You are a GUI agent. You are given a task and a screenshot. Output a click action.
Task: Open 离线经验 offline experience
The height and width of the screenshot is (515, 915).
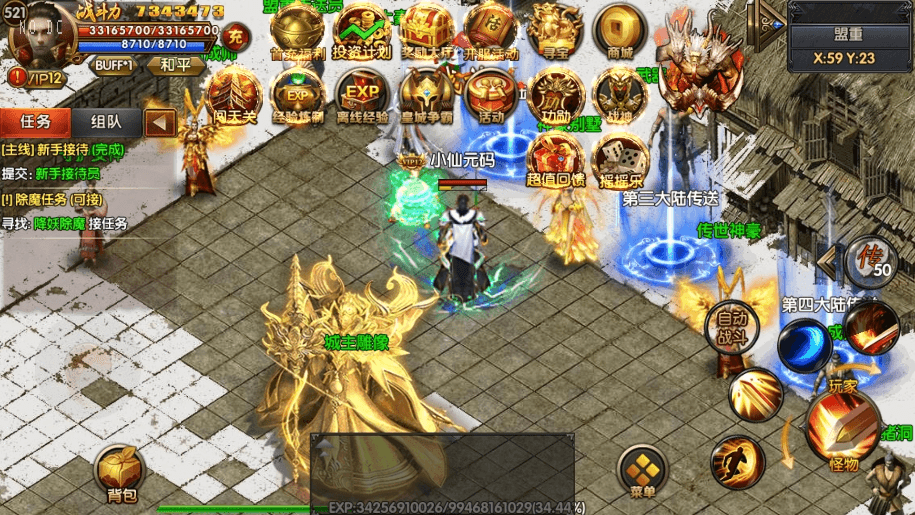[x=361, y=95]
